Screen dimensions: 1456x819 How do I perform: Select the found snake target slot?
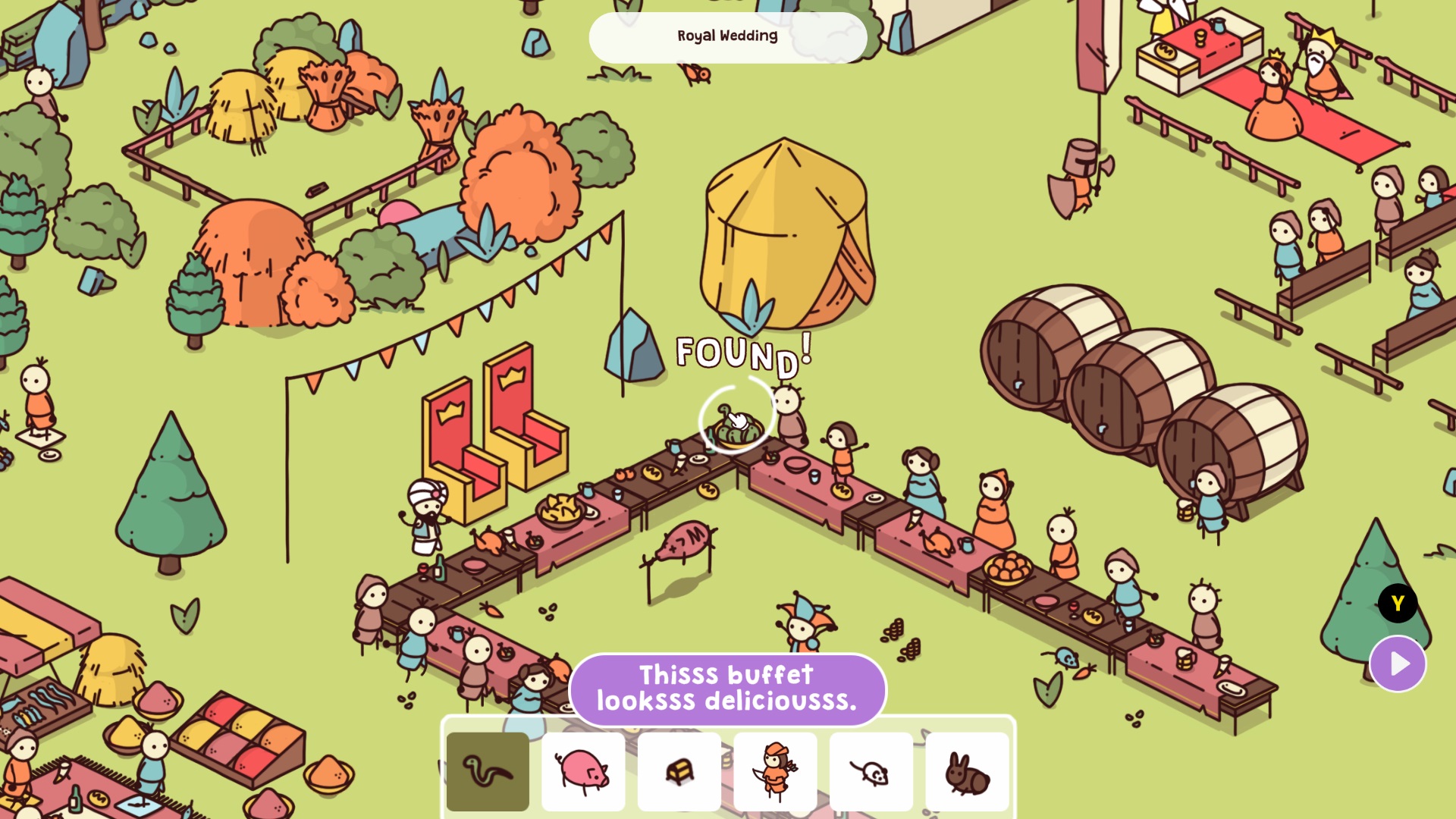[x=488, y=771]
